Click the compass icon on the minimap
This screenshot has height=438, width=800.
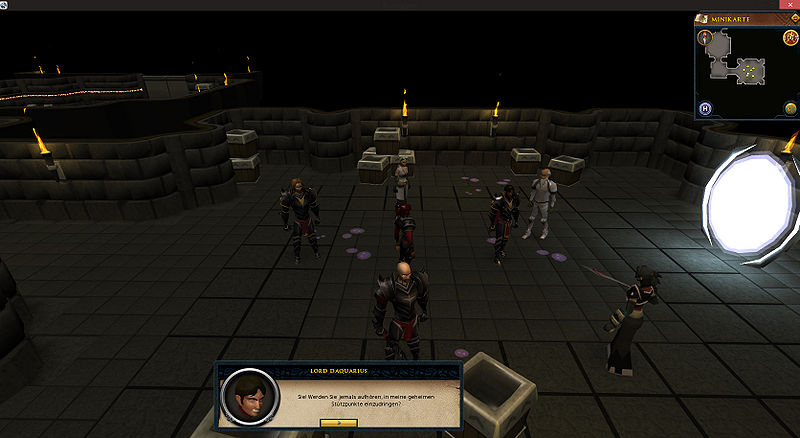tap(705, 38)
